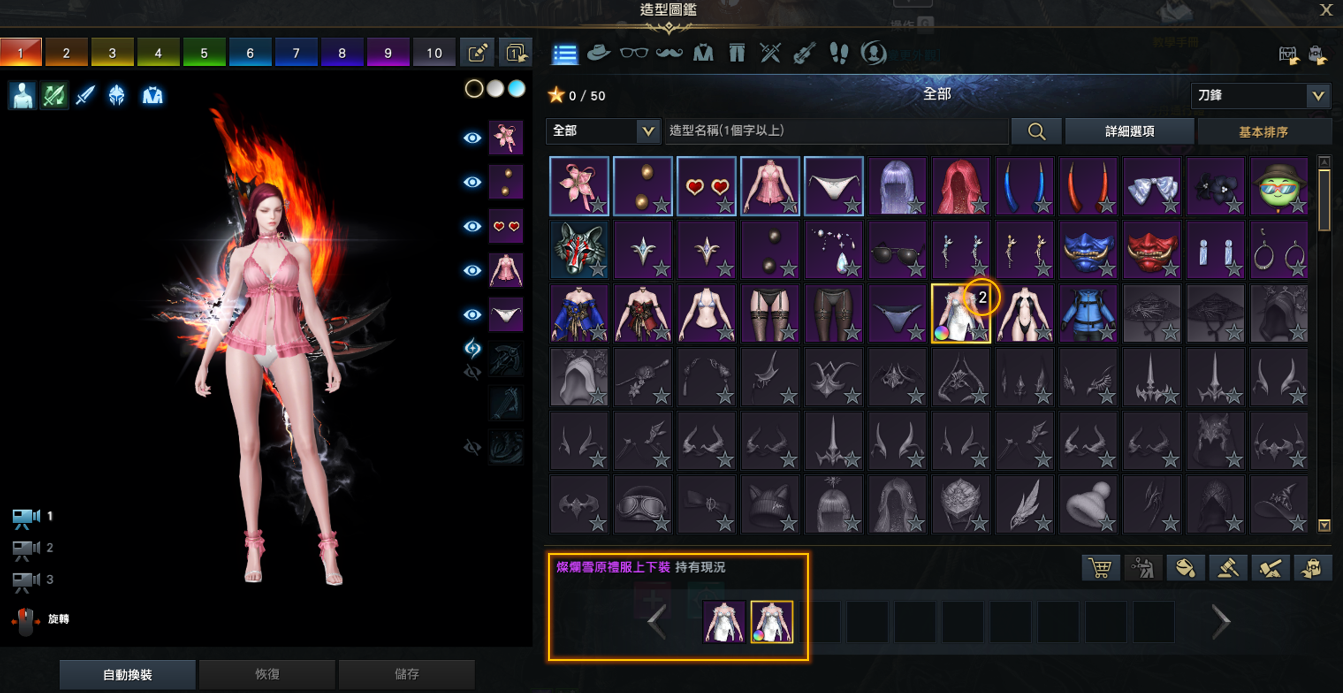This screenshot has height=693, width=1343.
Task: Select the hat category filter
Action: (599, 53)
